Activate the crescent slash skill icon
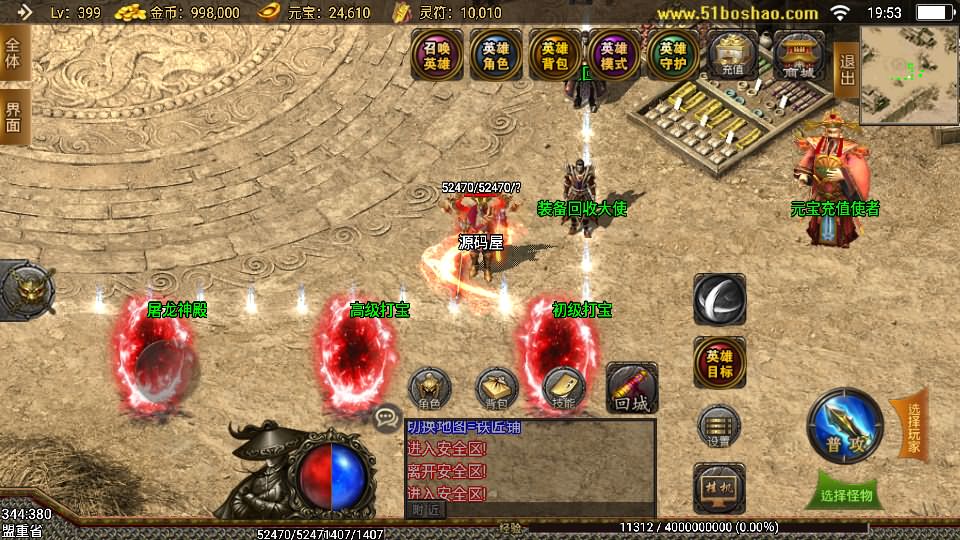The image size is (960, 540). [719, 299]
